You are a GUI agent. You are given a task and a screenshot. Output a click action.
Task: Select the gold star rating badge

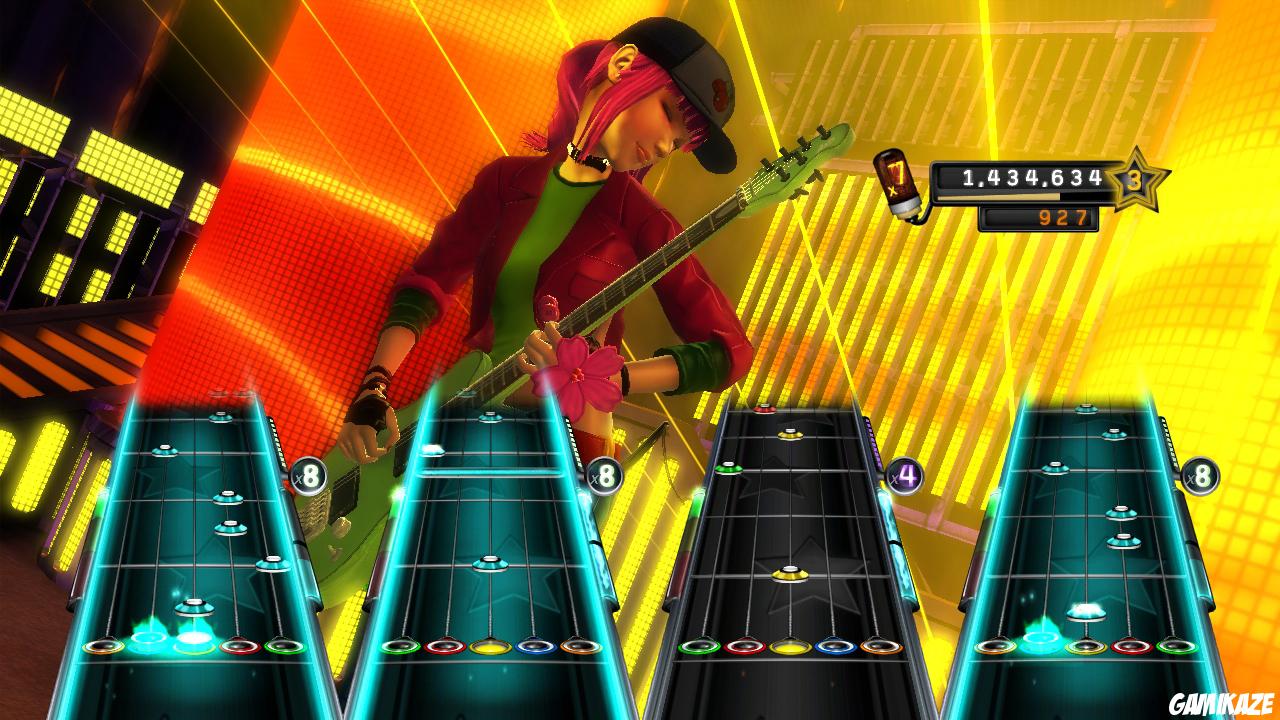pyautogui.click(x=1136, y=182)
